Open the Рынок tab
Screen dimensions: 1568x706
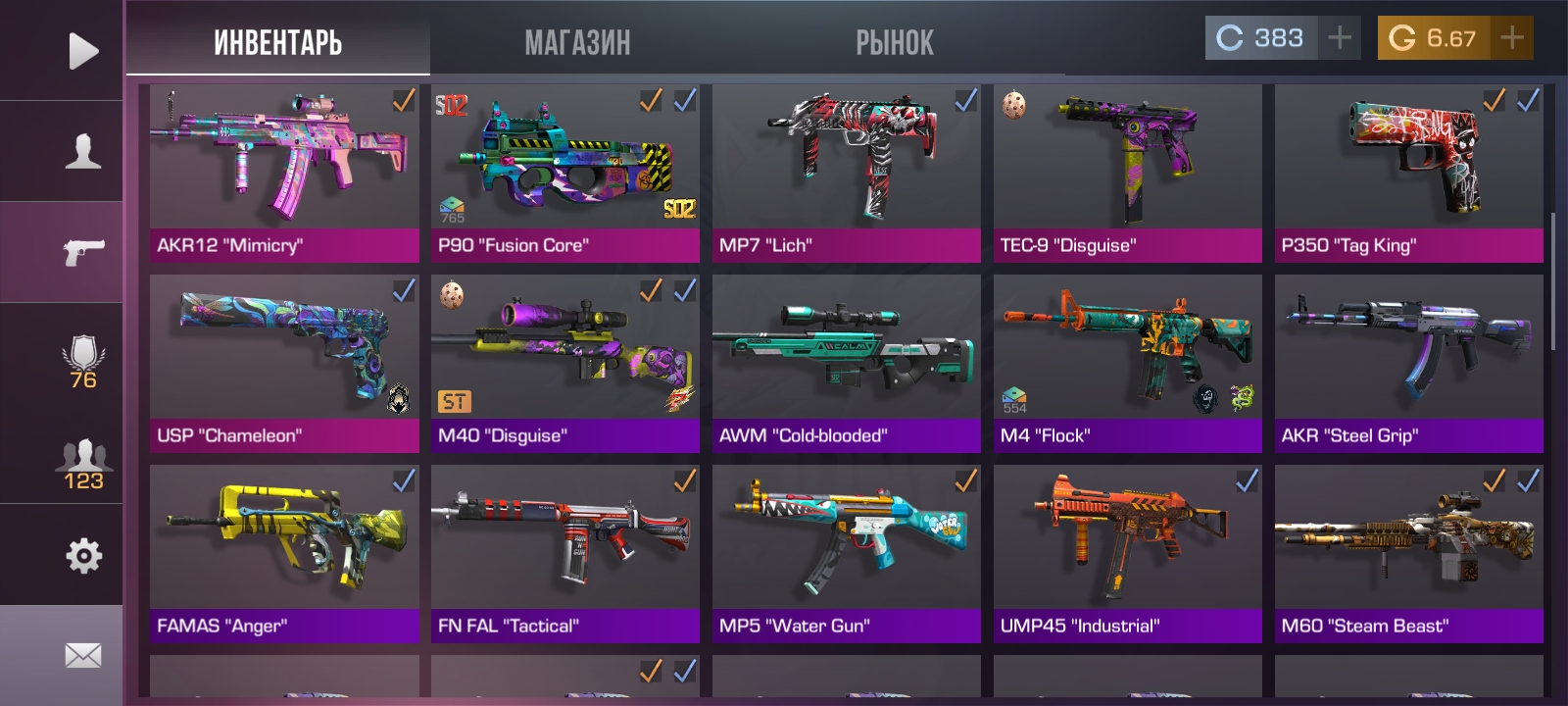(x=894, y=42)
